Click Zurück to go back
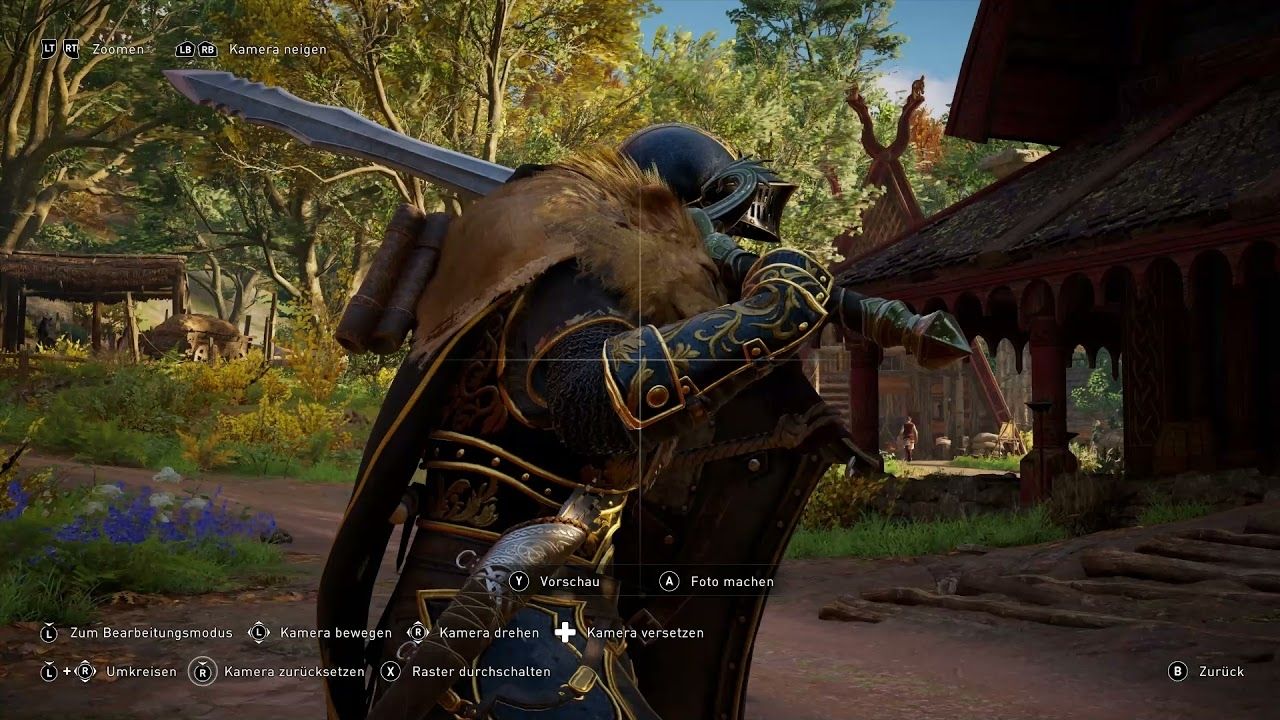The image size is (1280, 720). [1221, 672]
